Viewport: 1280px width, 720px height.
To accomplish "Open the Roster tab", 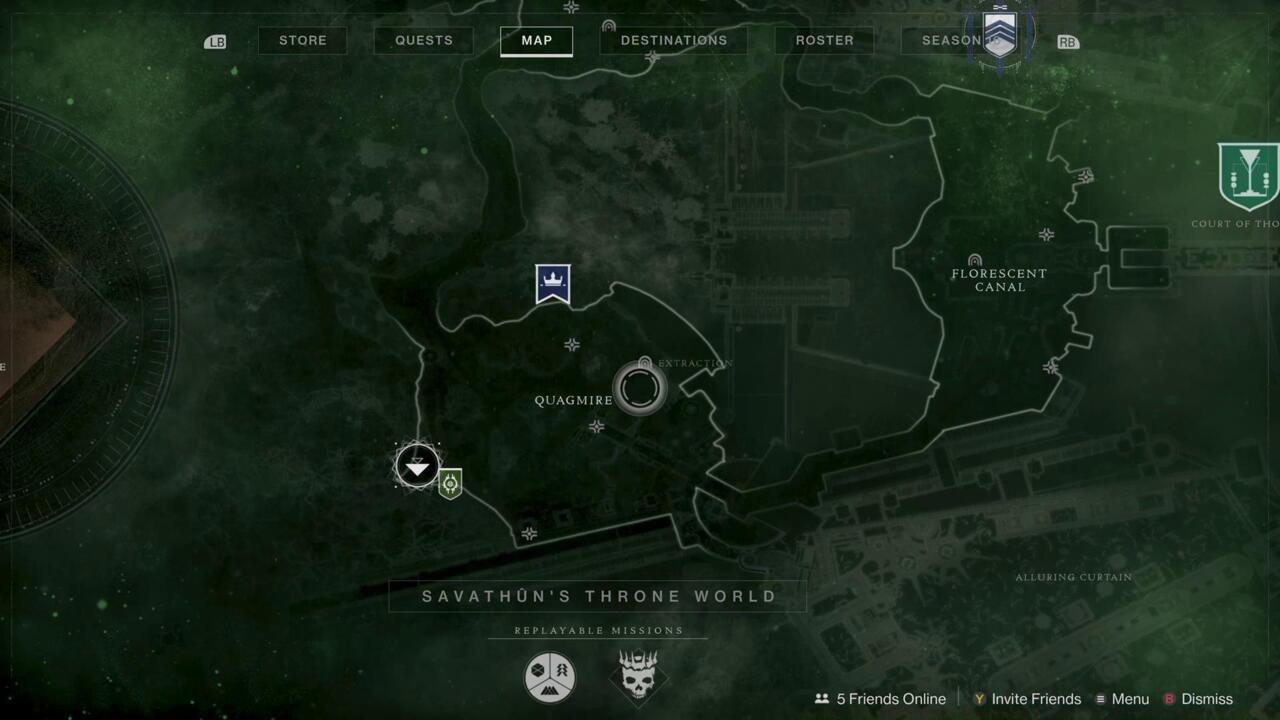I will [x=823, y=40].
